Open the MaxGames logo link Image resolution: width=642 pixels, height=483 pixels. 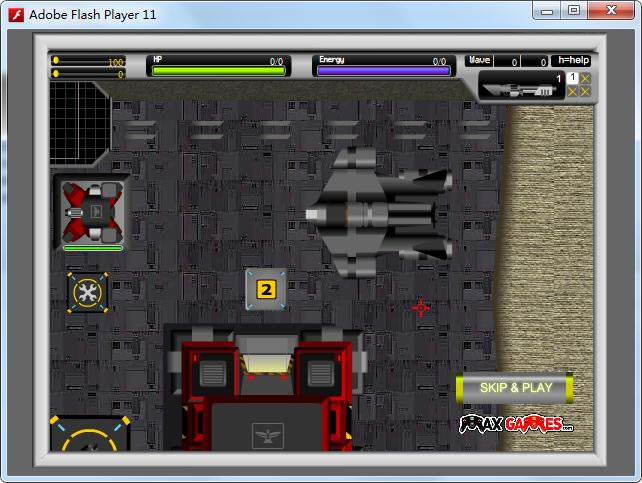point(516,424)
